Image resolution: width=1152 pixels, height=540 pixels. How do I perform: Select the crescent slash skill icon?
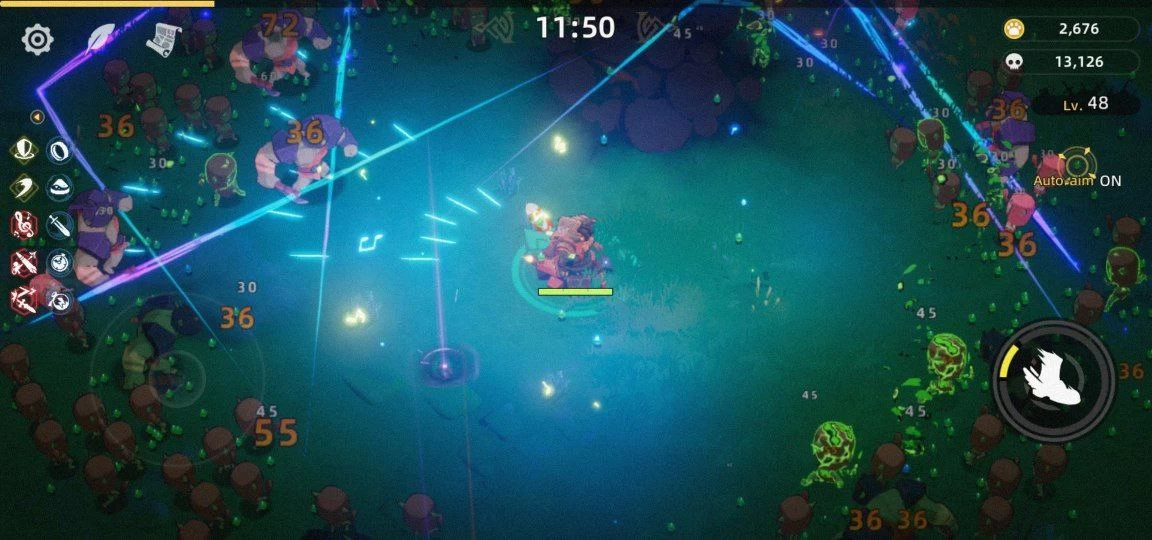[23, 188]
